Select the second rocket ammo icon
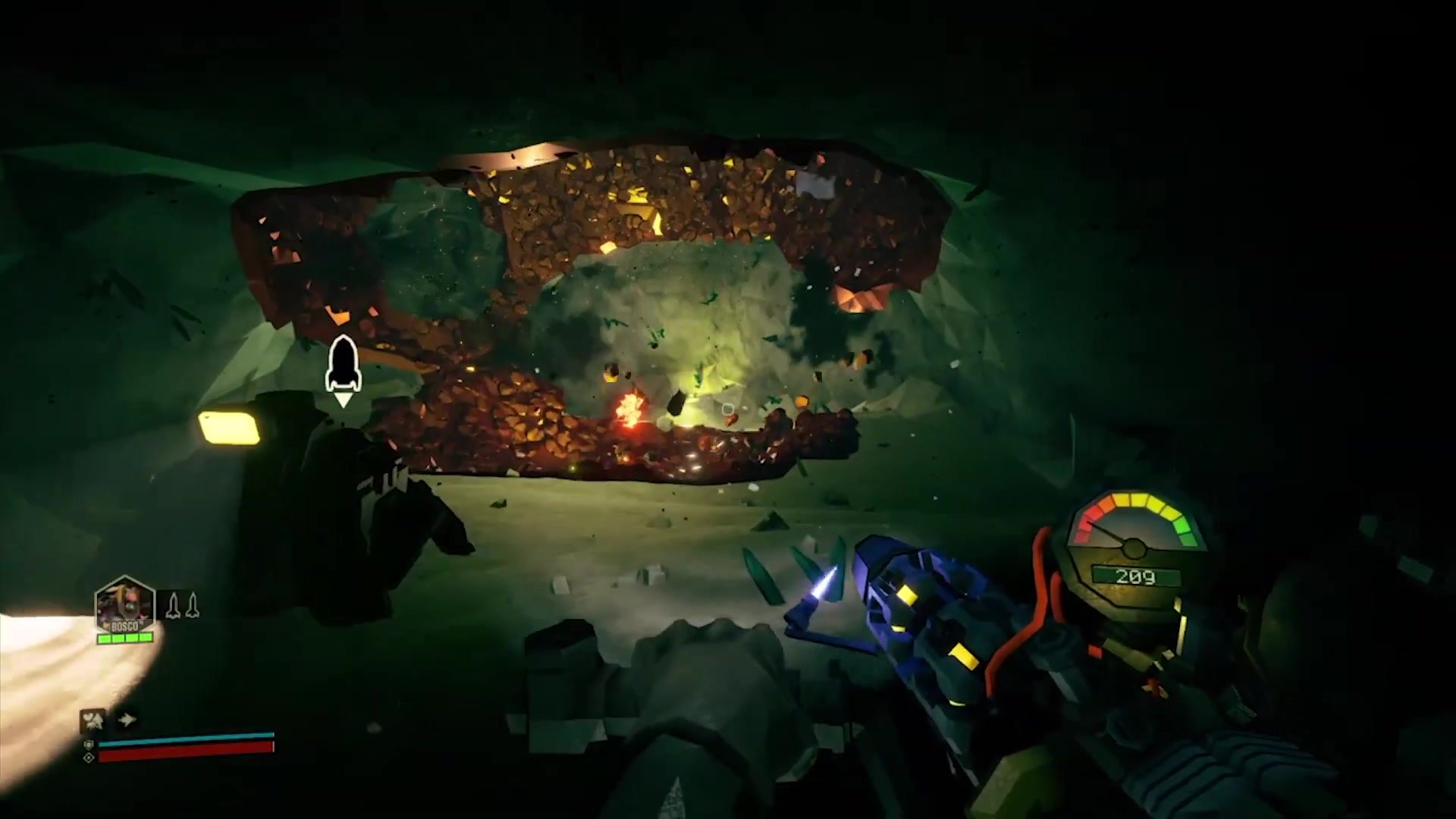This screenshot has height=819, width=1456. [193, 605]
